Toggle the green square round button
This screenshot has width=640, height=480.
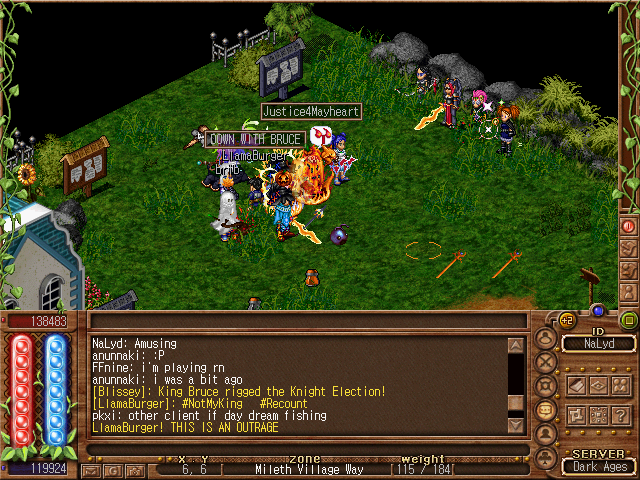pos(629,320)
